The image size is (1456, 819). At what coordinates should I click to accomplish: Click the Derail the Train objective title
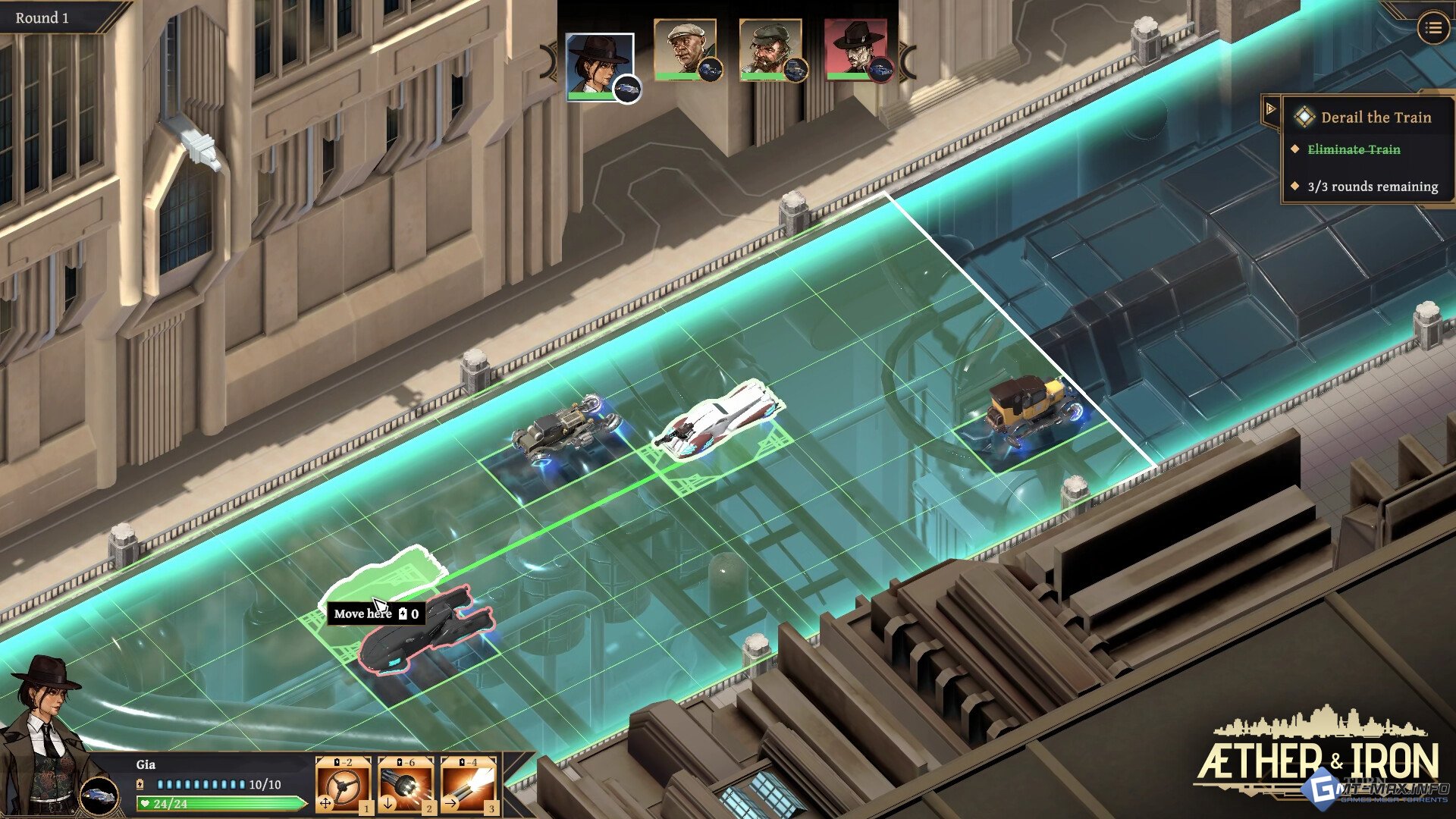tap(1376, 118)
